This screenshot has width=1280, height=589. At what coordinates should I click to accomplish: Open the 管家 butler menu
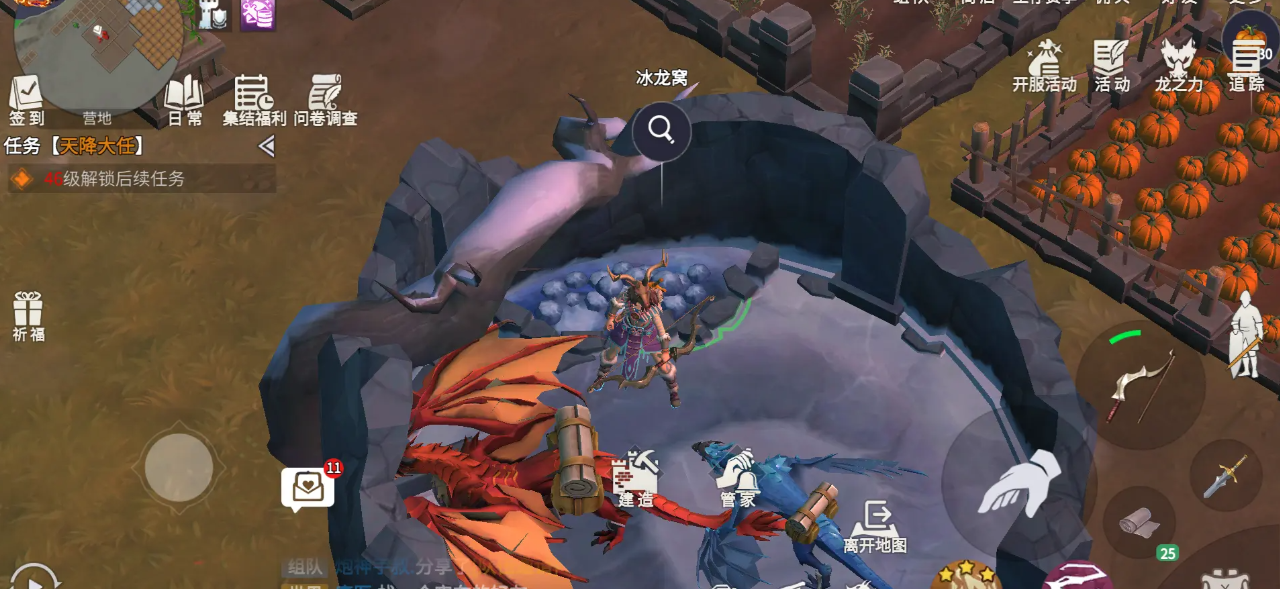pos(738,477)
